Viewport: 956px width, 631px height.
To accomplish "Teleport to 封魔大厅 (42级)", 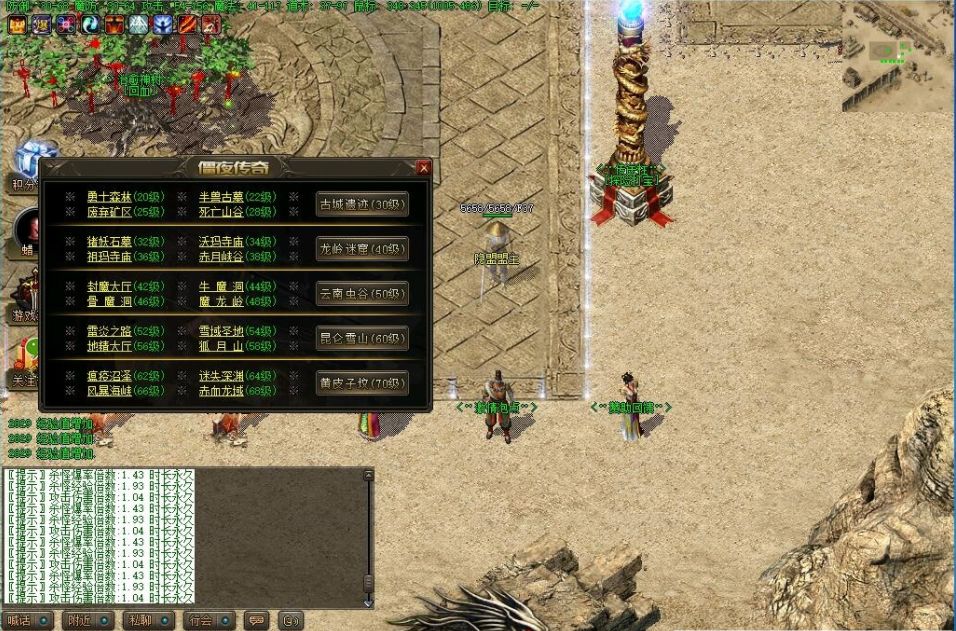I will click(125, 287).
